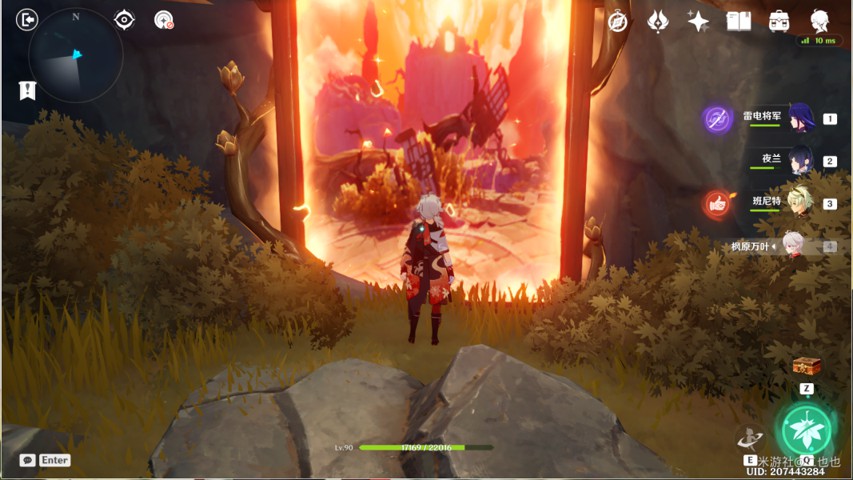The image size is (853, 480).
Task: Open the chat box labeled Enter
Action: pos(45,460)
